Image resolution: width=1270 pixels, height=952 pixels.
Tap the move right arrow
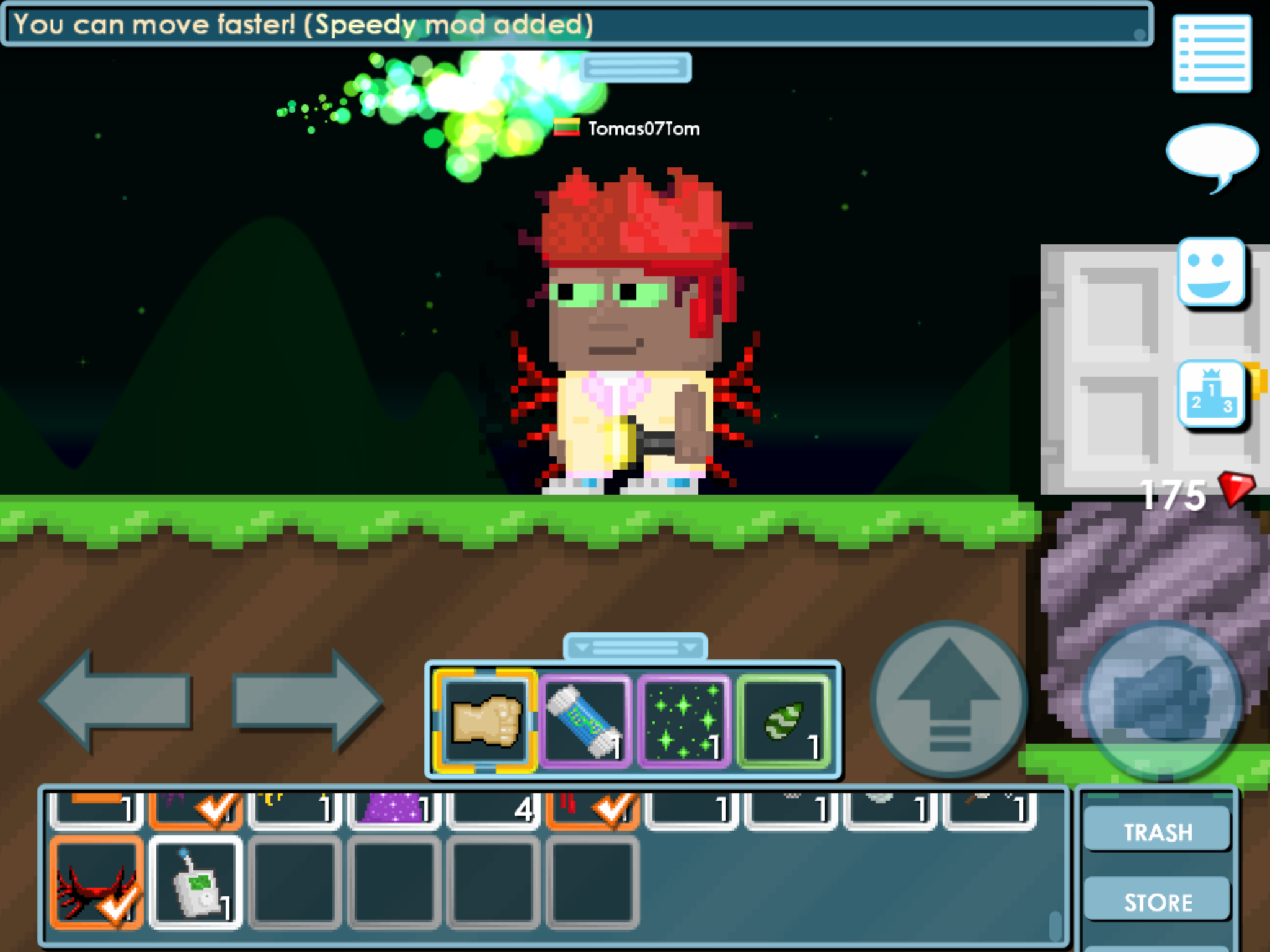tap(308, 700)
